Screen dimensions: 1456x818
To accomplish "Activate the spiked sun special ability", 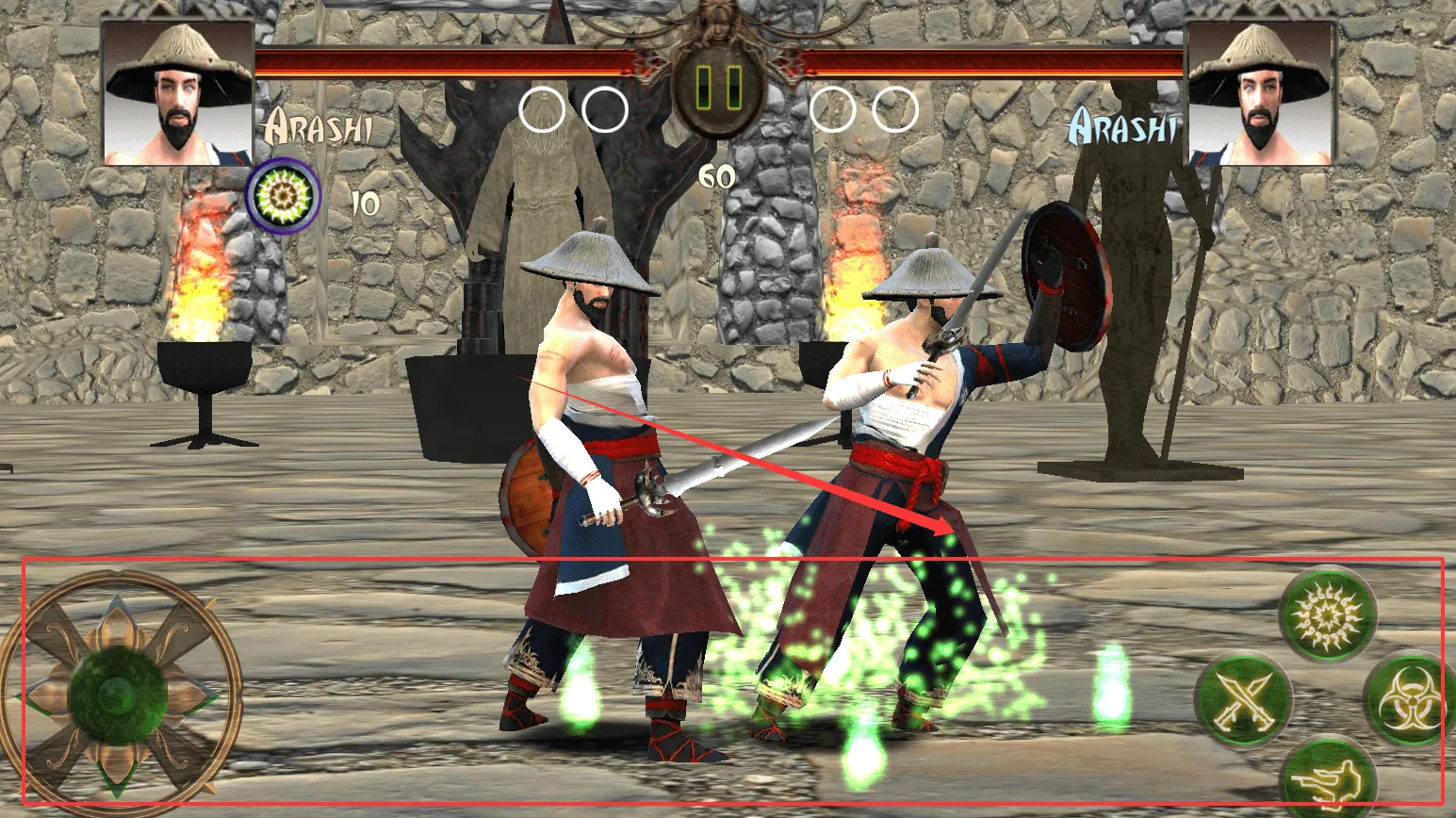I will pos(1328,615).
